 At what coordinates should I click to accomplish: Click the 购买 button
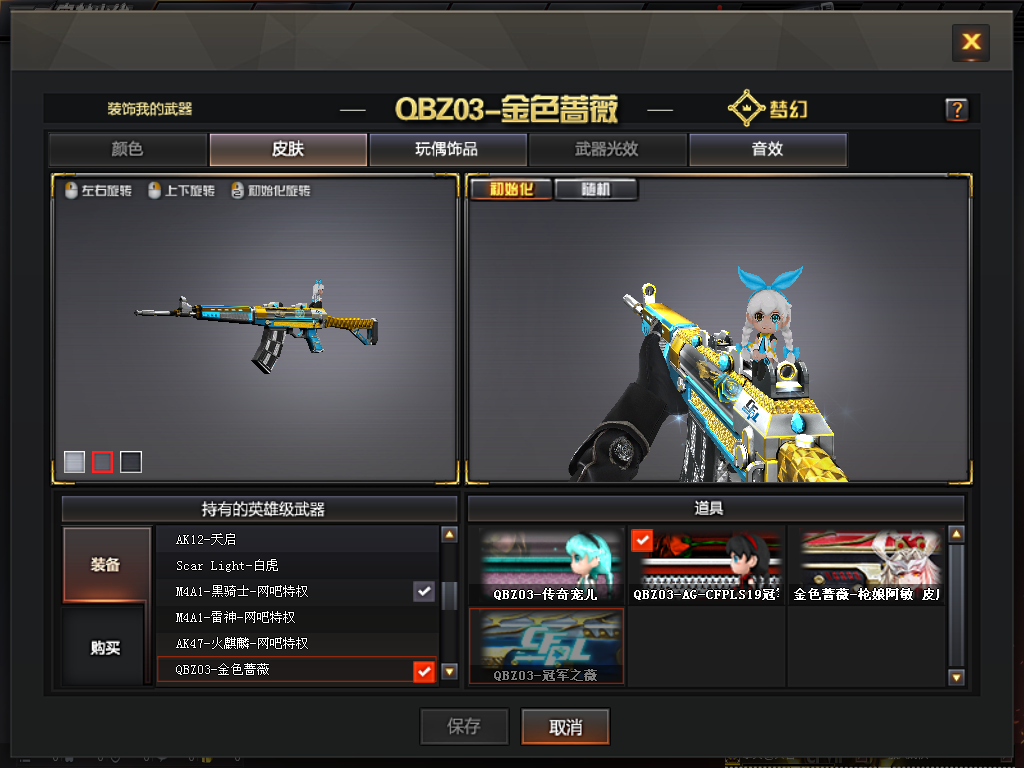106,648
